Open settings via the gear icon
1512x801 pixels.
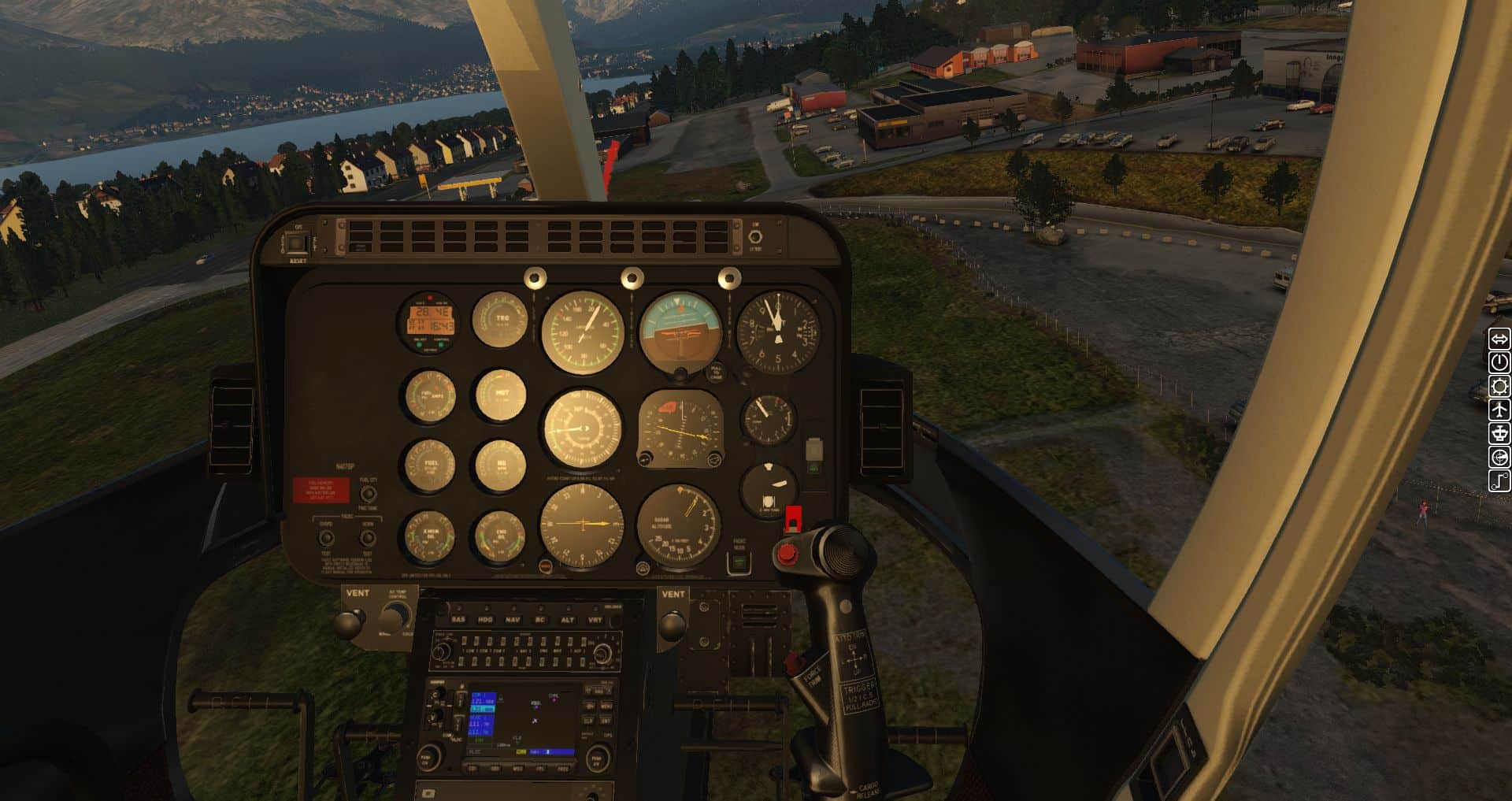1499,386
